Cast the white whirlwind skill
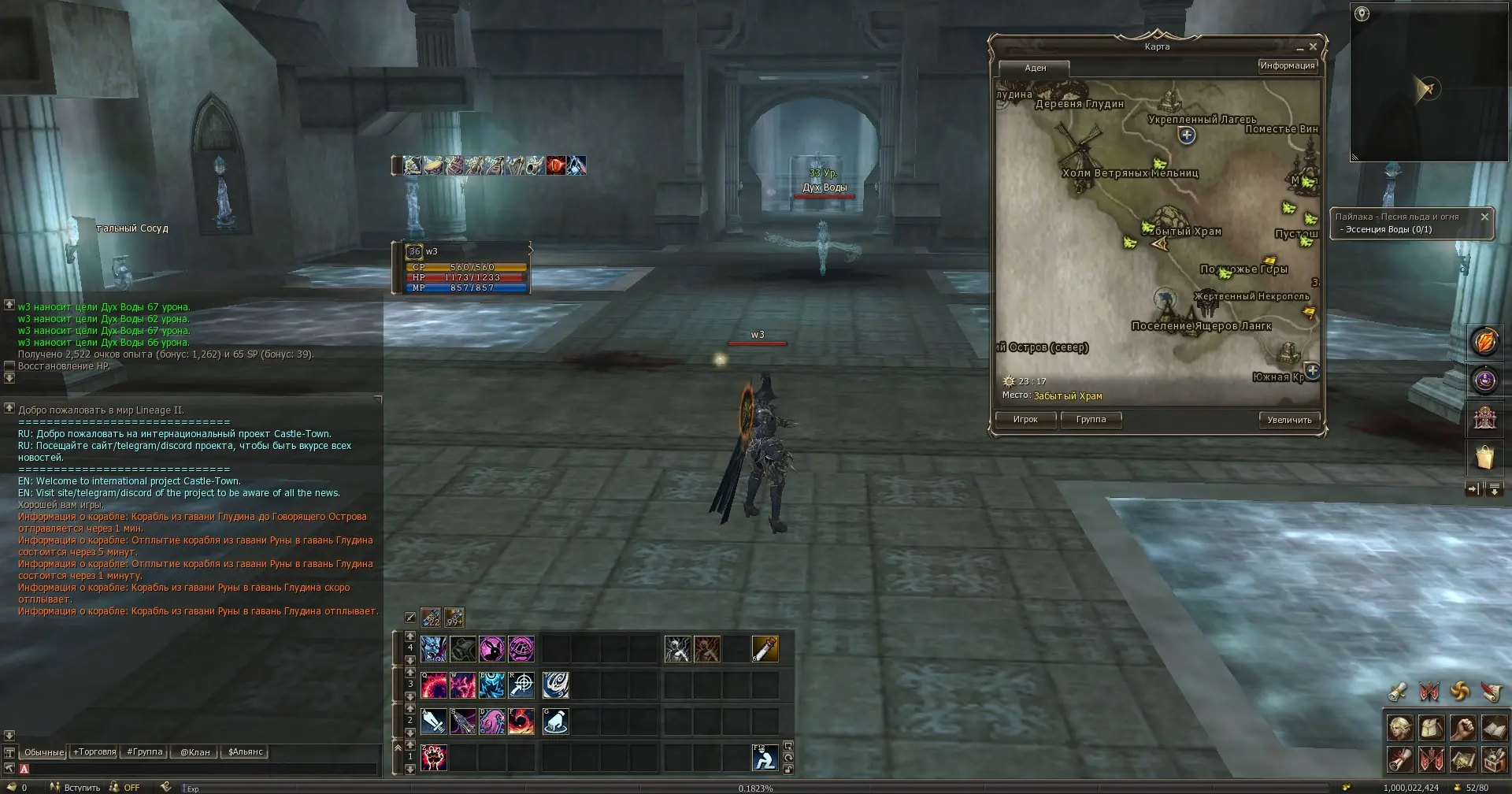This screenshot has height=794, width=1512. point(555,685)
